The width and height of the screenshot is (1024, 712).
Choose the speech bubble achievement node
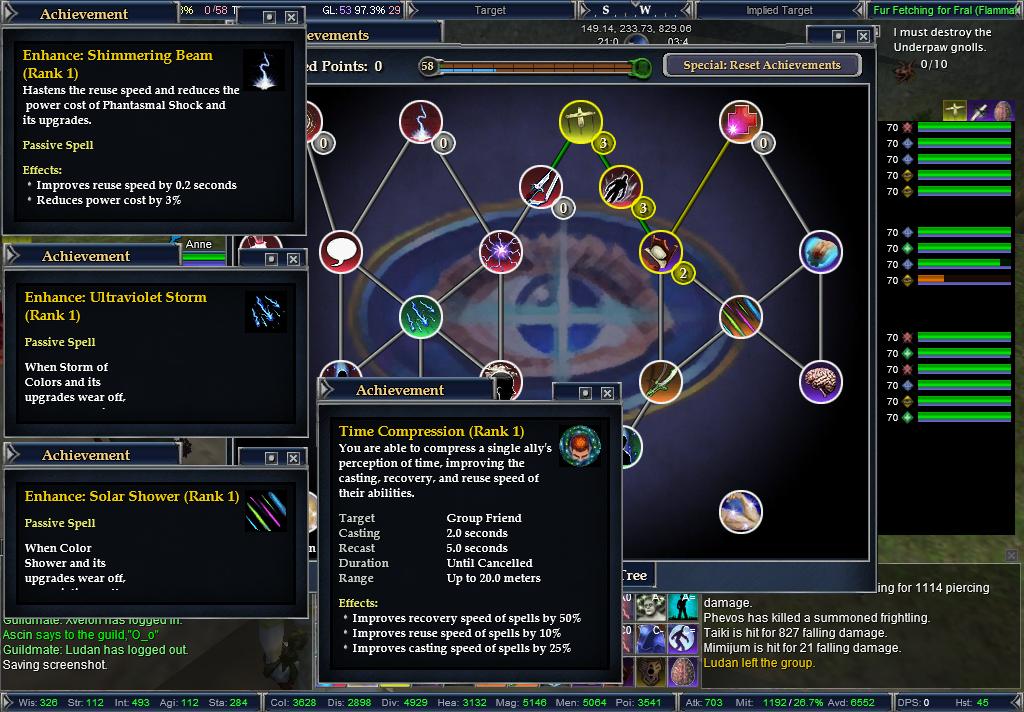coord(340,252)
